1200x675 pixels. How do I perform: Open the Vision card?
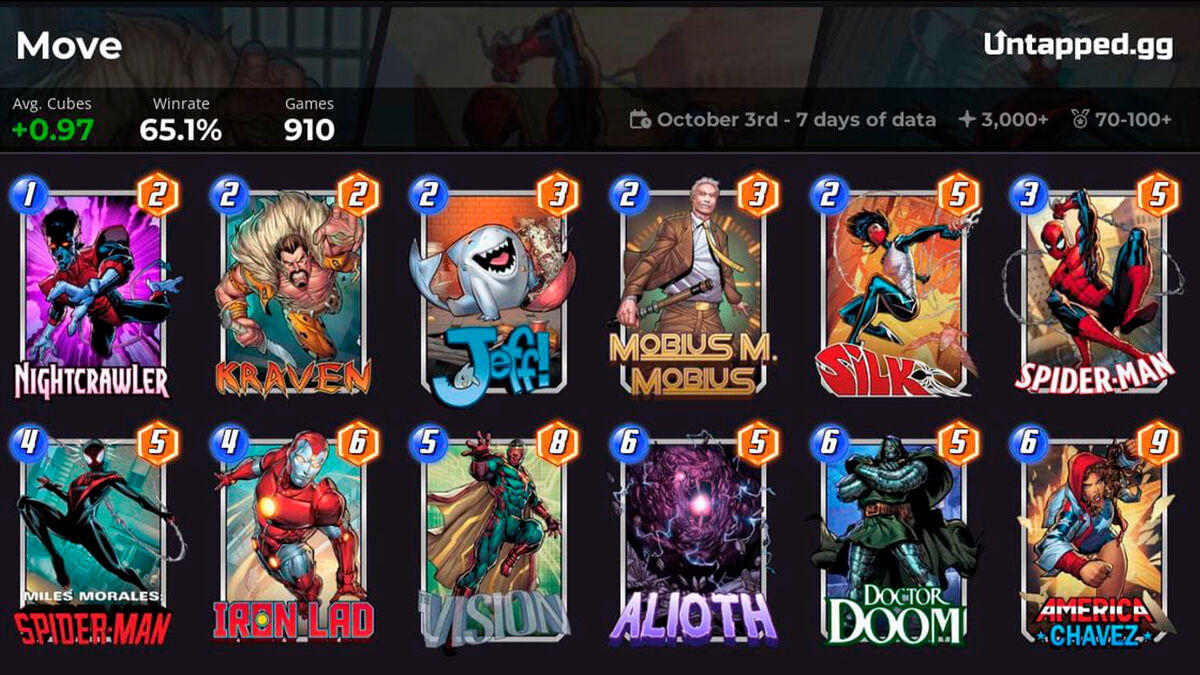(492, 540)
